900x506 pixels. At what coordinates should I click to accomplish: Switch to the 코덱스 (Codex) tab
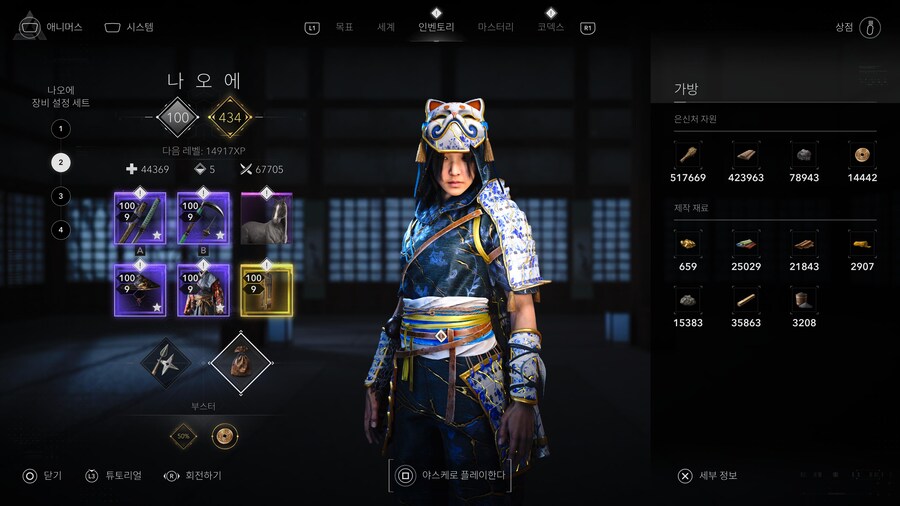(x=550, y=27)
